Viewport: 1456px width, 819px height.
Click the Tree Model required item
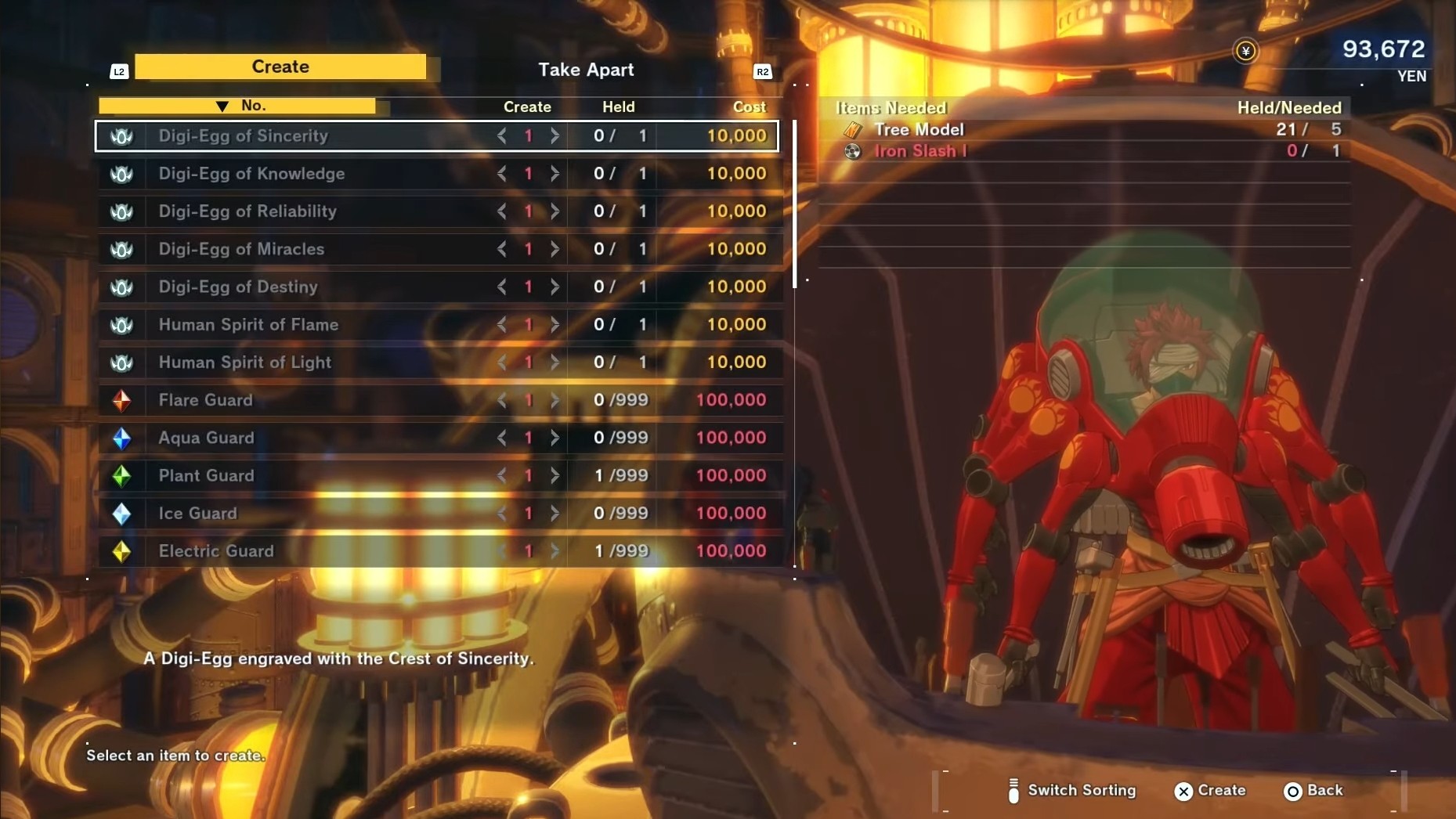(919, 130)
